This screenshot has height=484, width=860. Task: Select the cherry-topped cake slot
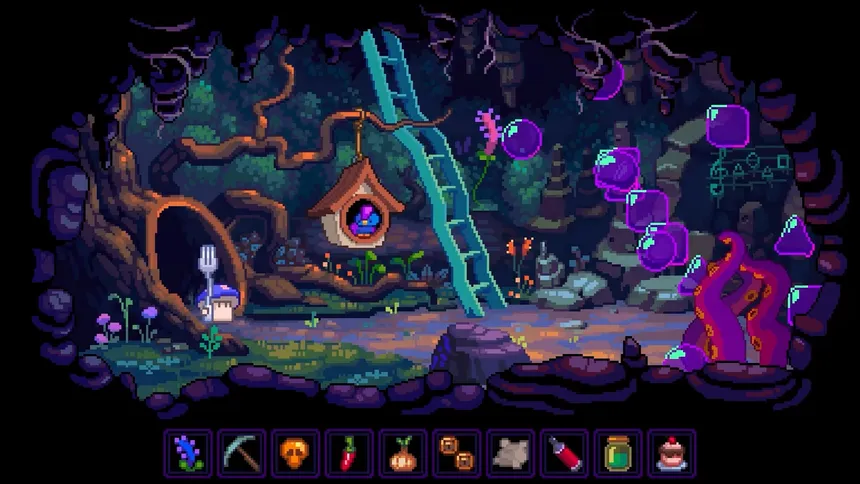coord(672,454)
